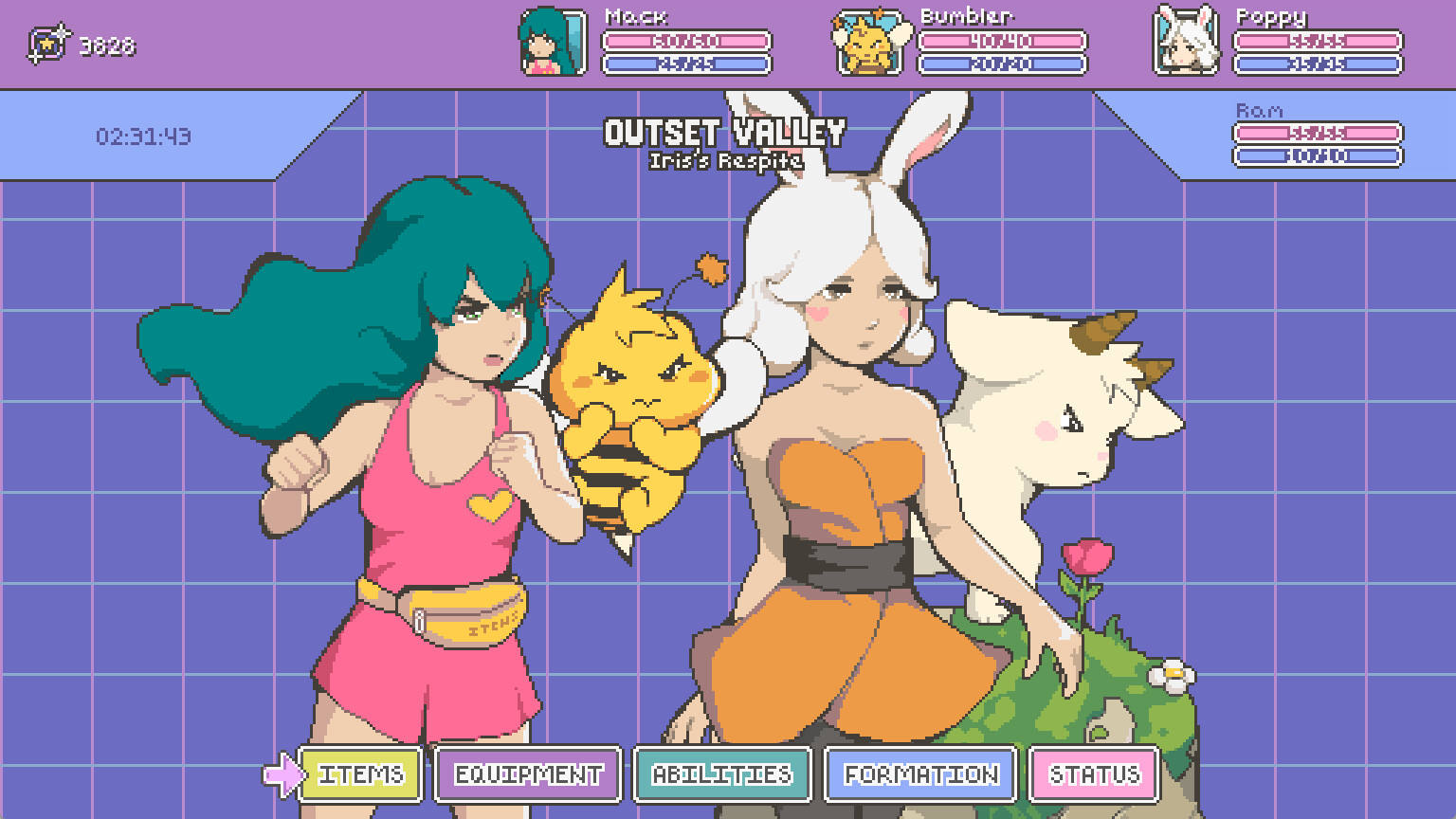Select Poppy's rabbit portrait icon
The width and height of the screenshot is (1456, 819).
tap(1184, 41)
